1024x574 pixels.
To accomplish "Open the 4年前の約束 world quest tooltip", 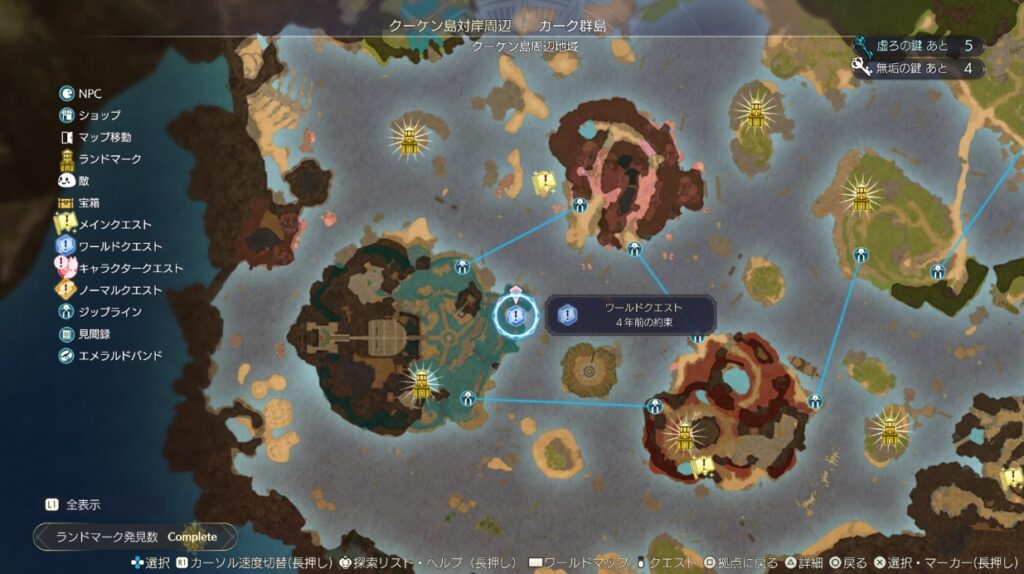I will point(632,315).
